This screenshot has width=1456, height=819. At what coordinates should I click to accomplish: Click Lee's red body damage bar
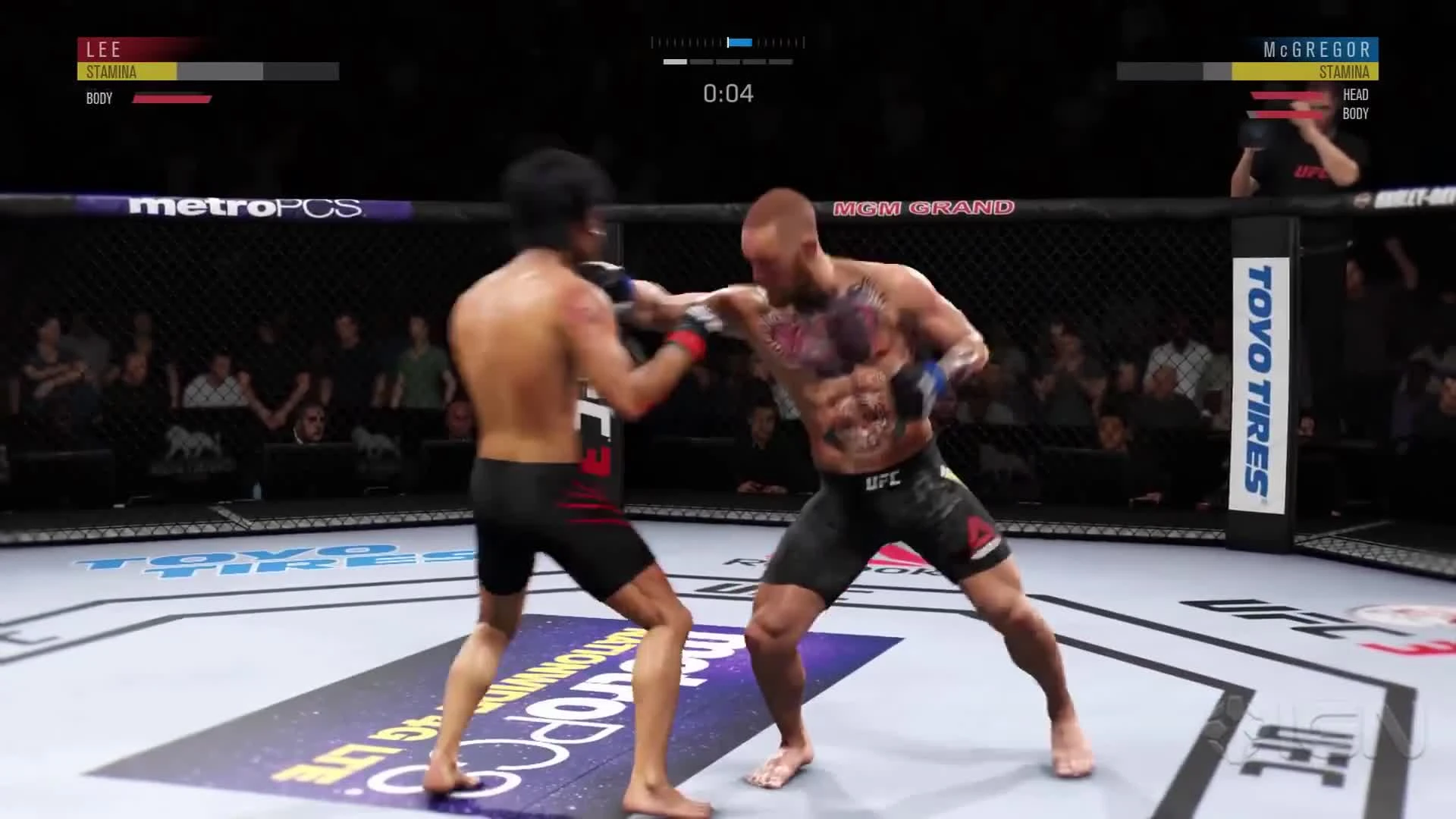click(171, 98)
